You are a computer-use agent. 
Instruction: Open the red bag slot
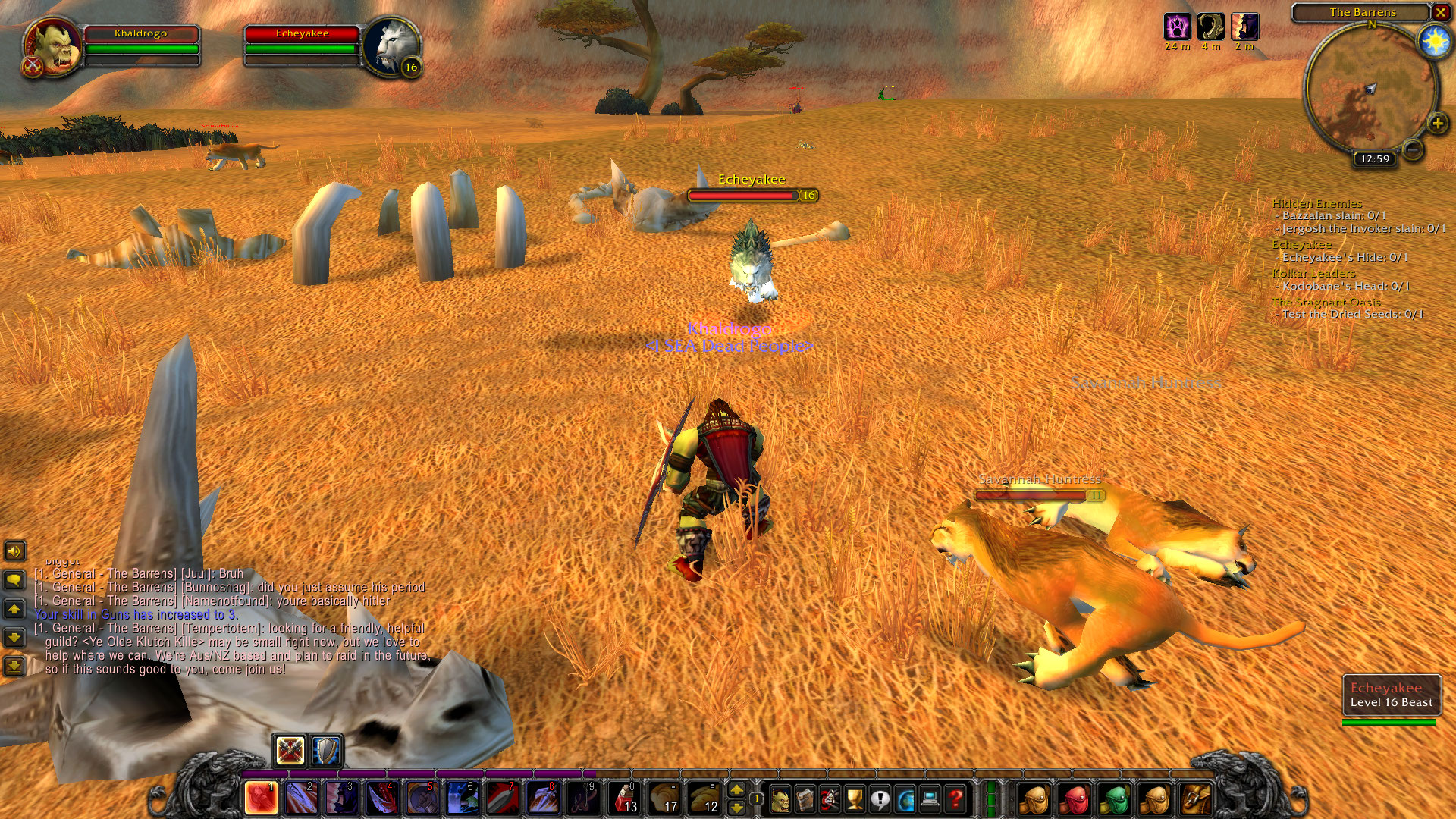pos(1074,799)
